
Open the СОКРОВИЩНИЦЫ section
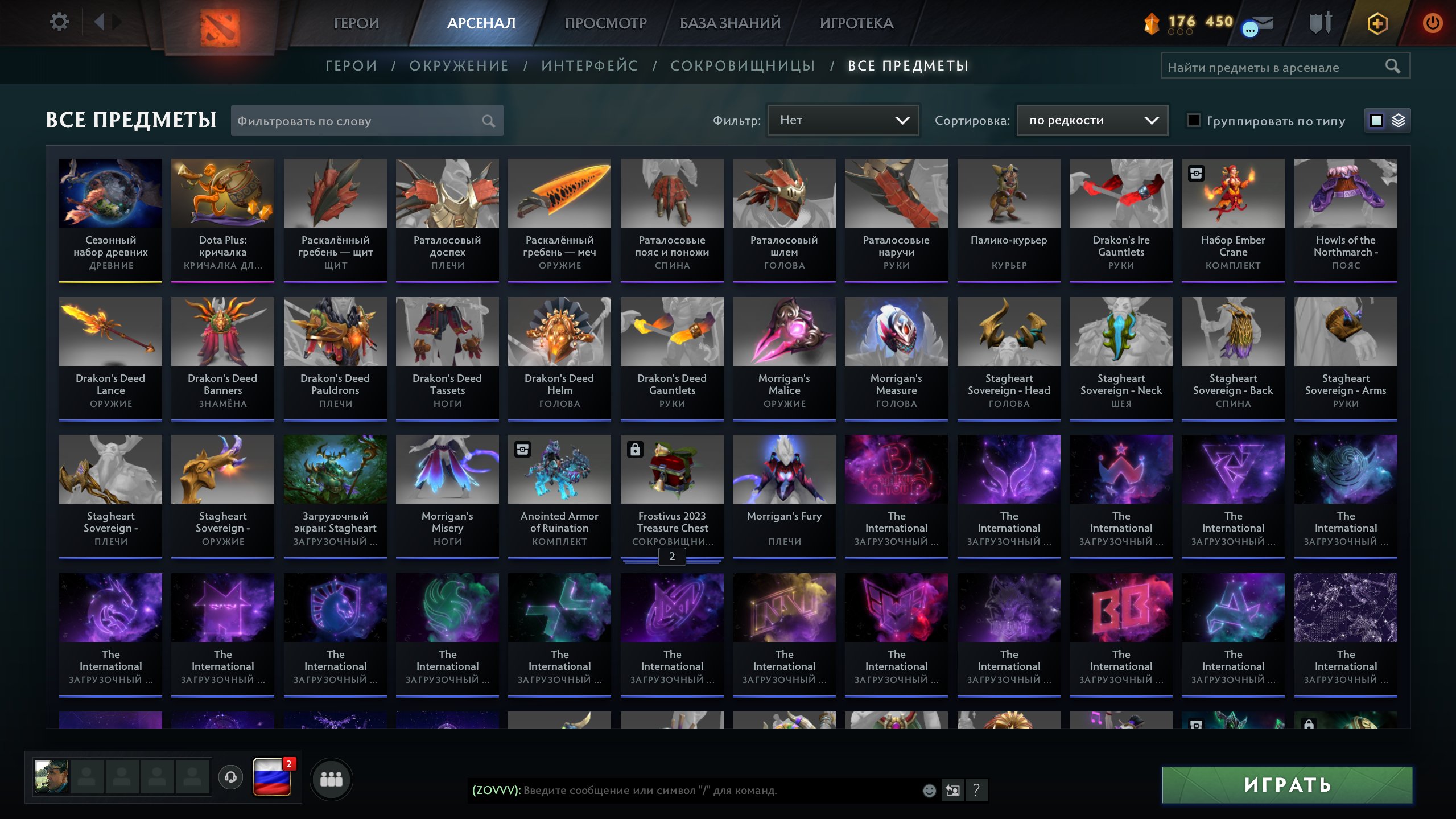coord(743,65)
